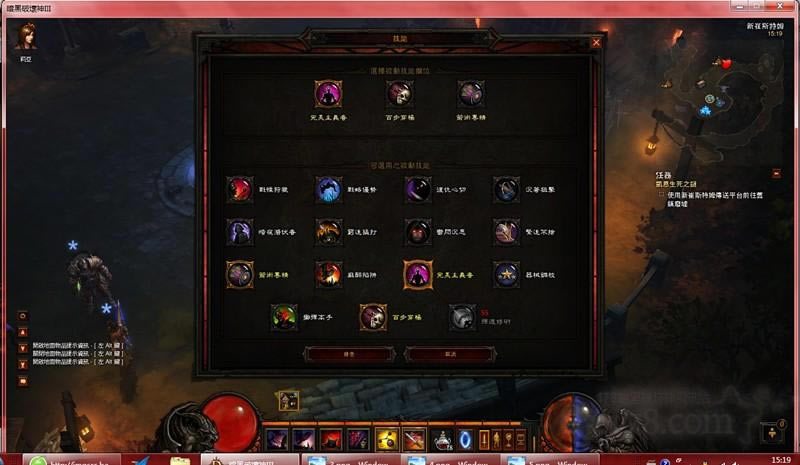Choose the purple slash passive skill
Image resolution: width=800 pixels, height=465 pixels.
tap(418, 189)
